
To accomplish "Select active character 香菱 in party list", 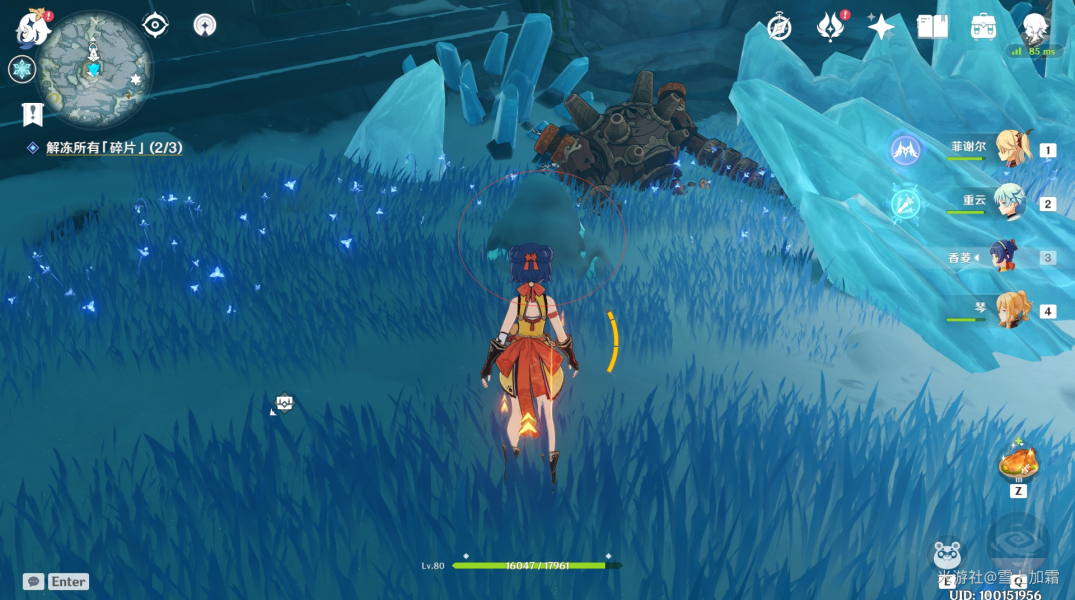I will coord(1003,257).
